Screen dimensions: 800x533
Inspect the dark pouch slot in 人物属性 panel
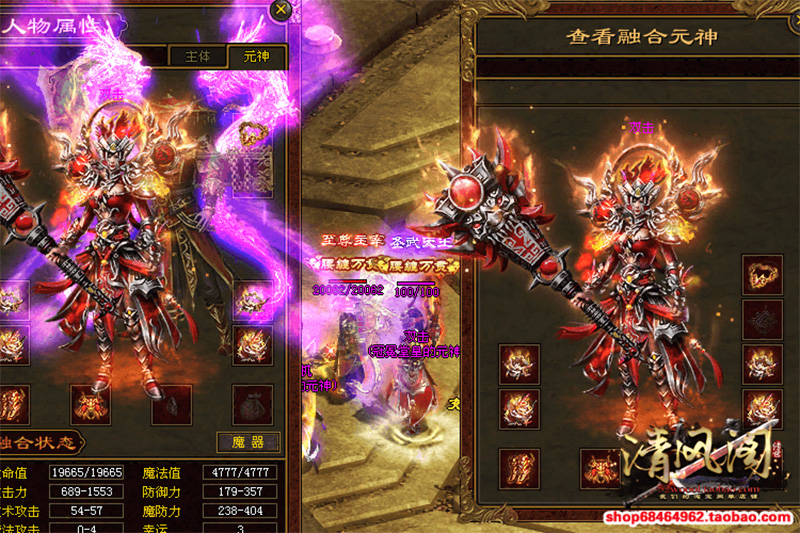(252, 405)
